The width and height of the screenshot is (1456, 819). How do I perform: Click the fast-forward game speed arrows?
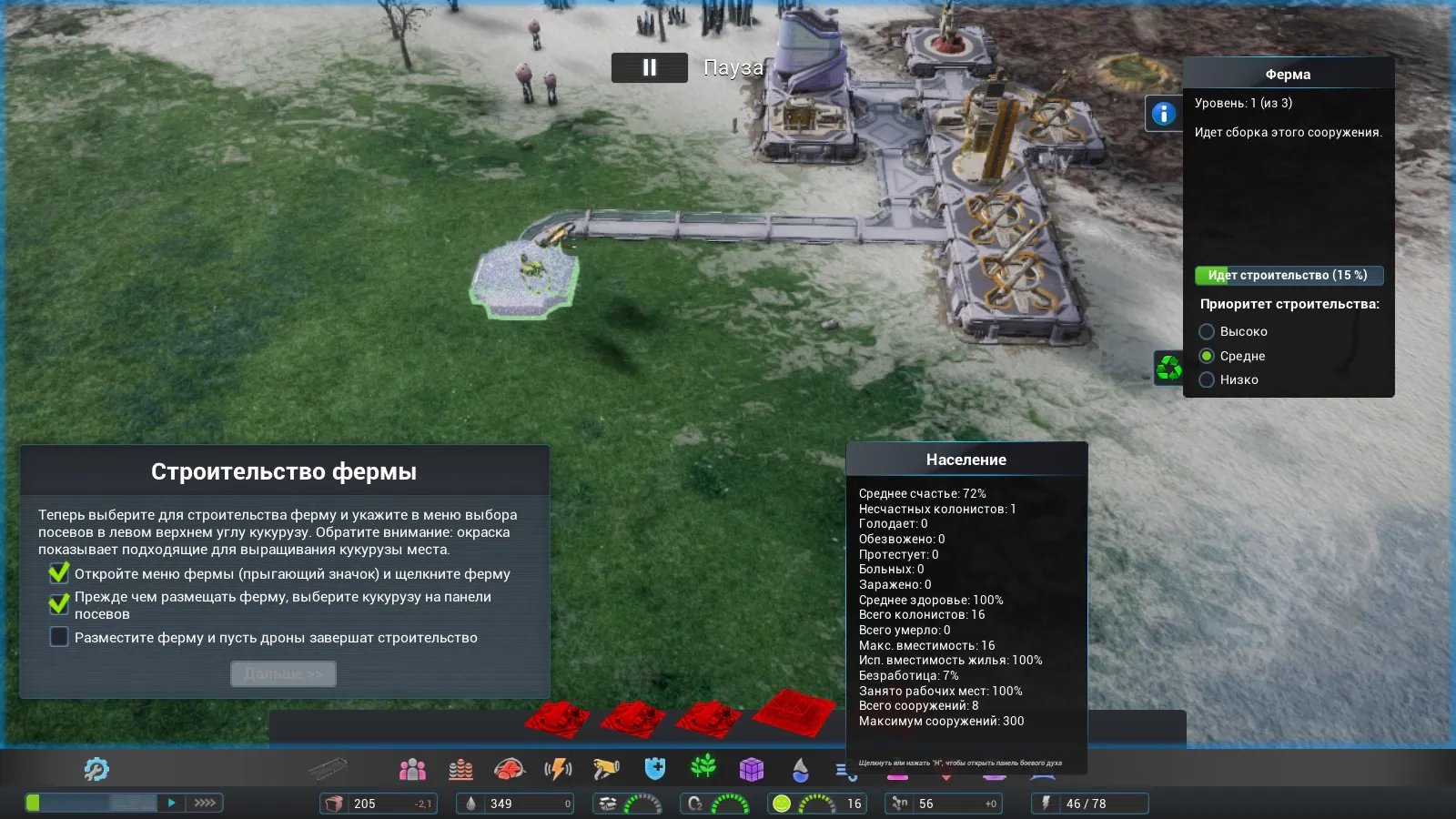205,803
